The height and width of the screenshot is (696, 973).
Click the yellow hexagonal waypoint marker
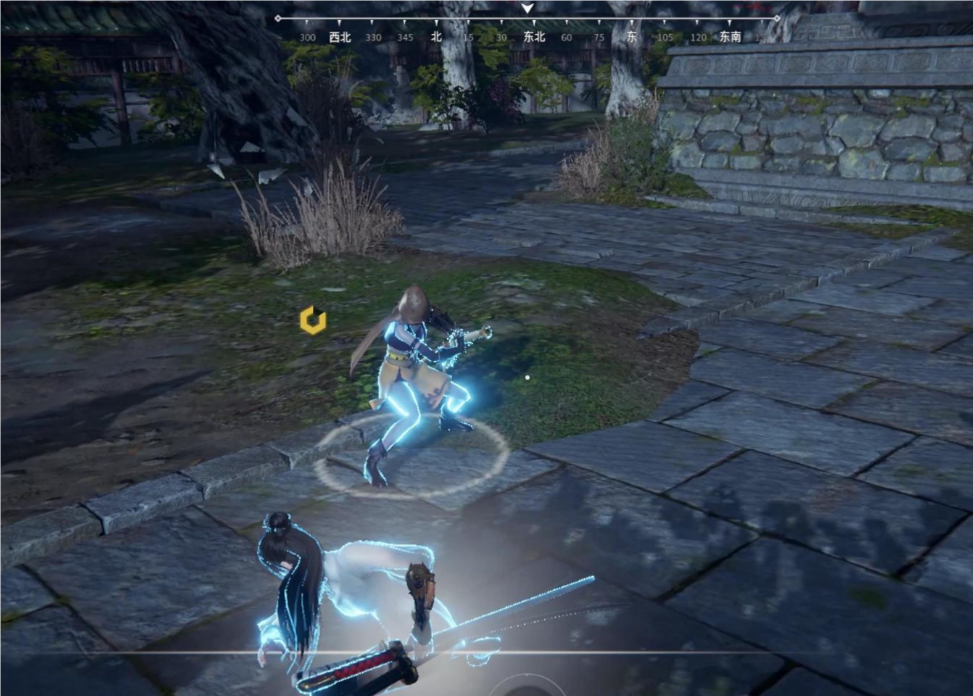[313, 320]
